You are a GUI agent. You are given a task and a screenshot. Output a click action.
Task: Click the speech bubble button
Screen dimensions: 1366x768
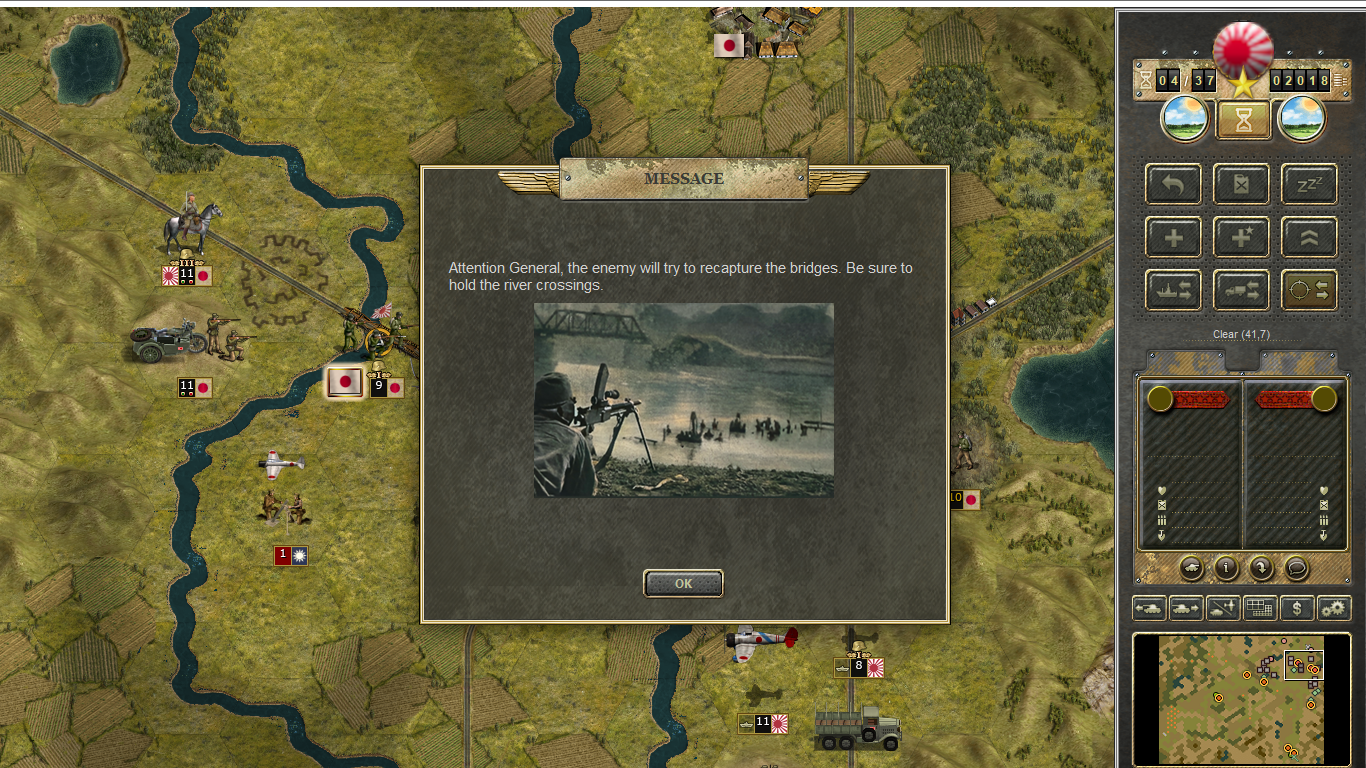pyautogui.click(x=1297, y=568)
